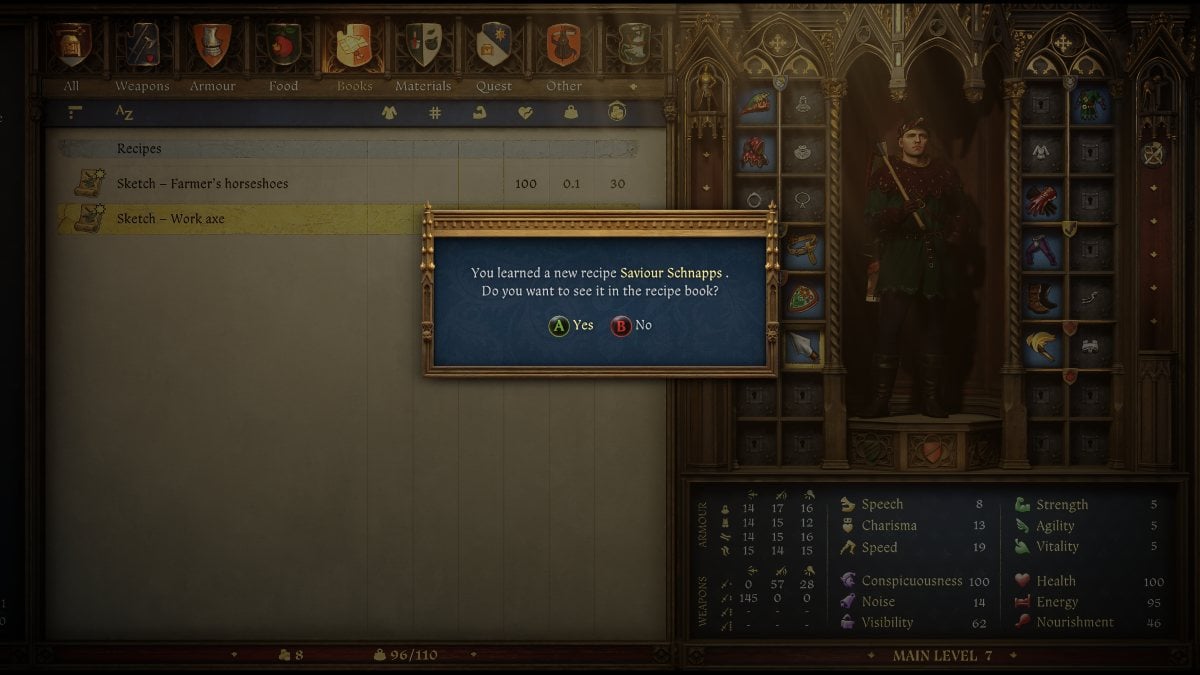Select the equipped leather boots slot
The image size is (1200, 675).
[x=1041, y=298]
